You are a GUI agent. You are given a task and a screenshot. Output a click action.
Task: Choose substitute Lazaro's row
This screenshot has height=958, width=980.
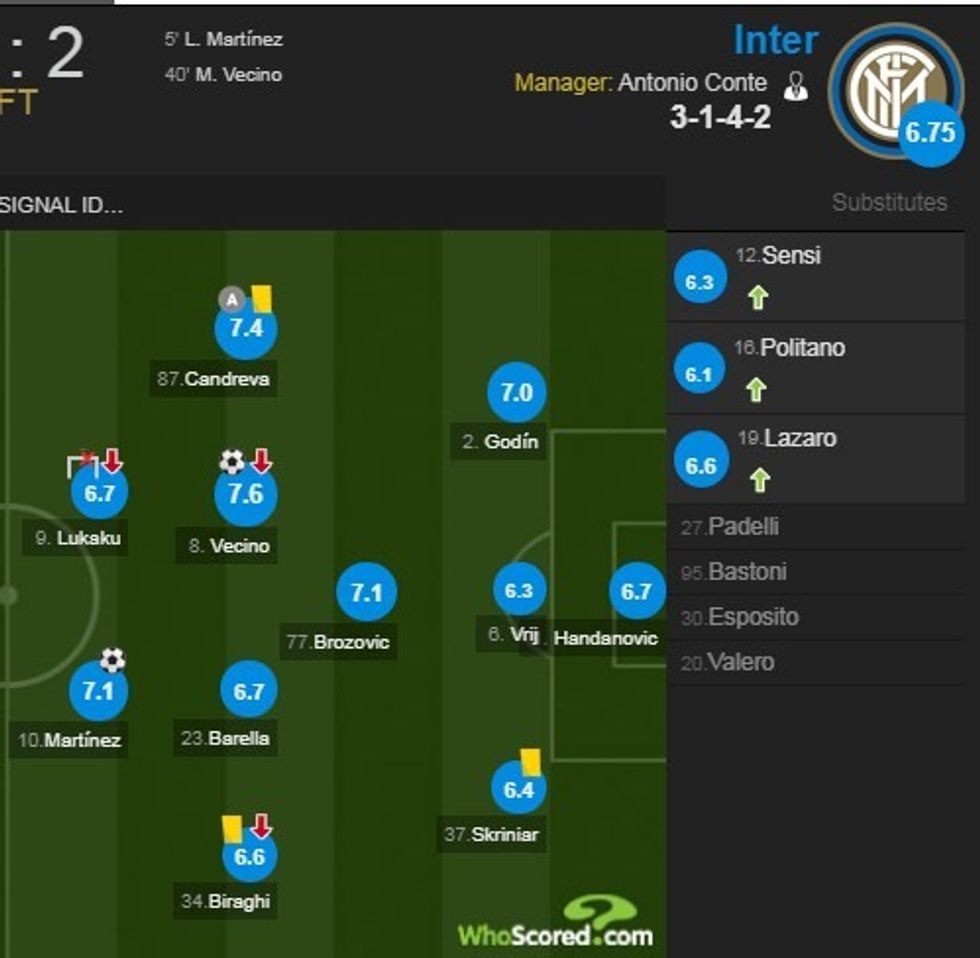[x=799, y=438]
